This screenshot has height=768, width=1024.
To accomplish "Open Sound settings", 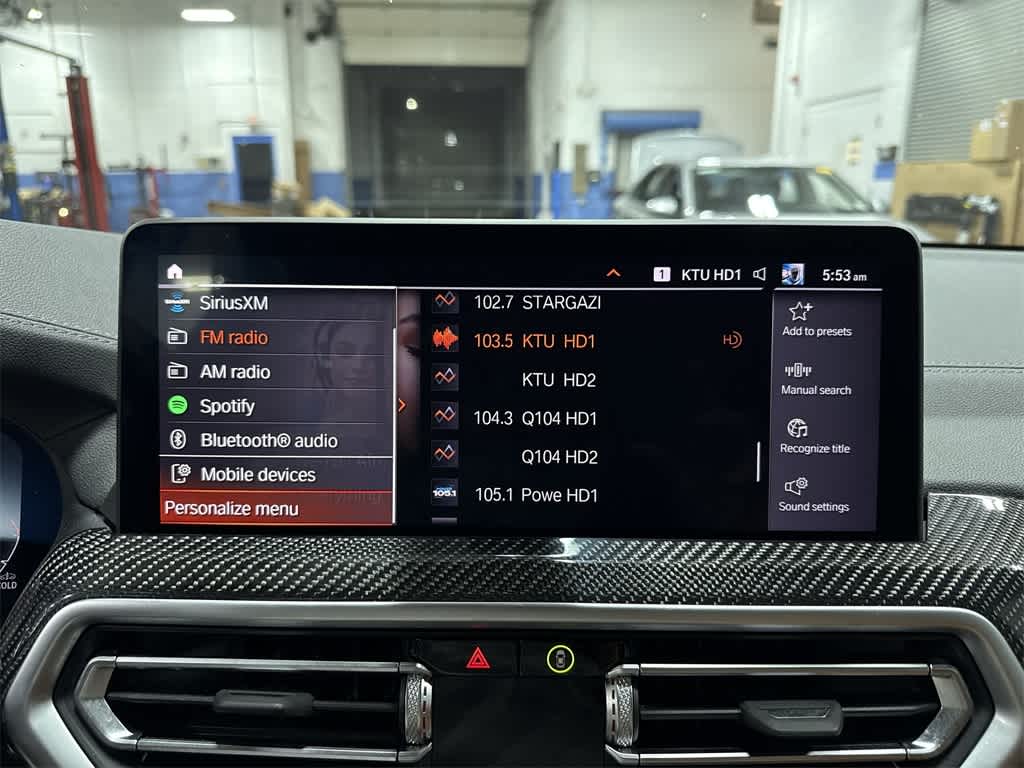I will [814, 494].
